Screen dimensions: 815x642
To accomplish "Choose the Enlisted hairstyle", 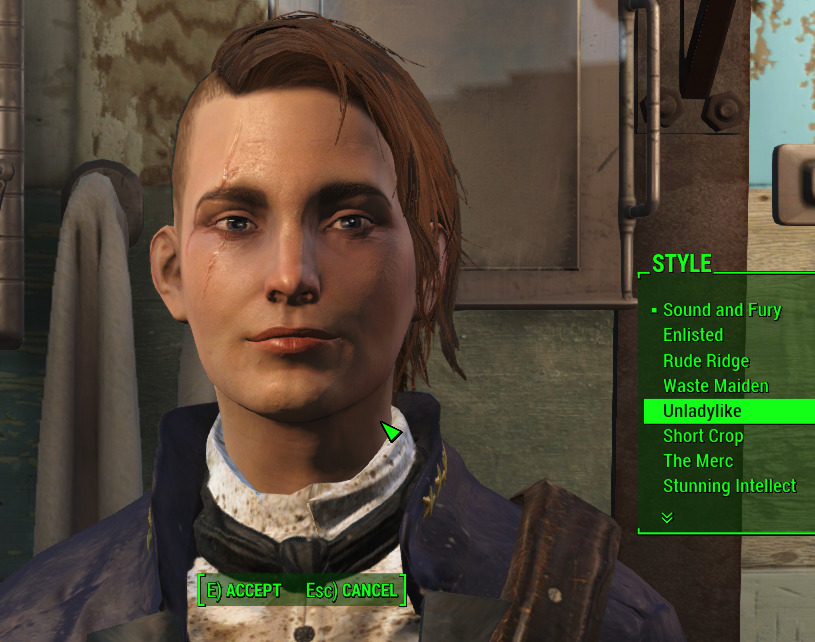I will point(692,335).
